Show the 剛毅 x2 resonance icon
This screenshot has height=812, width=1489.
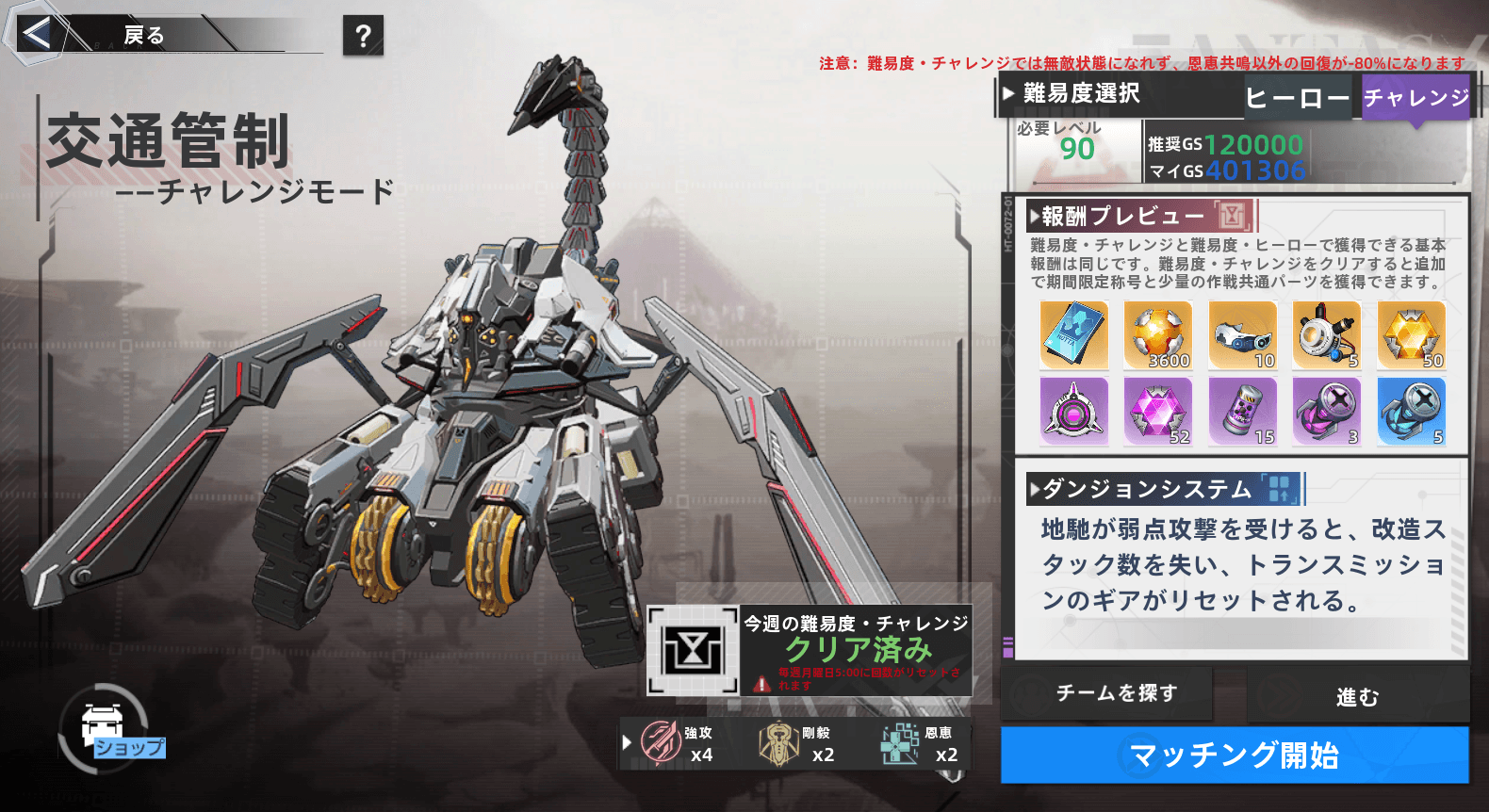pos(779,742)
